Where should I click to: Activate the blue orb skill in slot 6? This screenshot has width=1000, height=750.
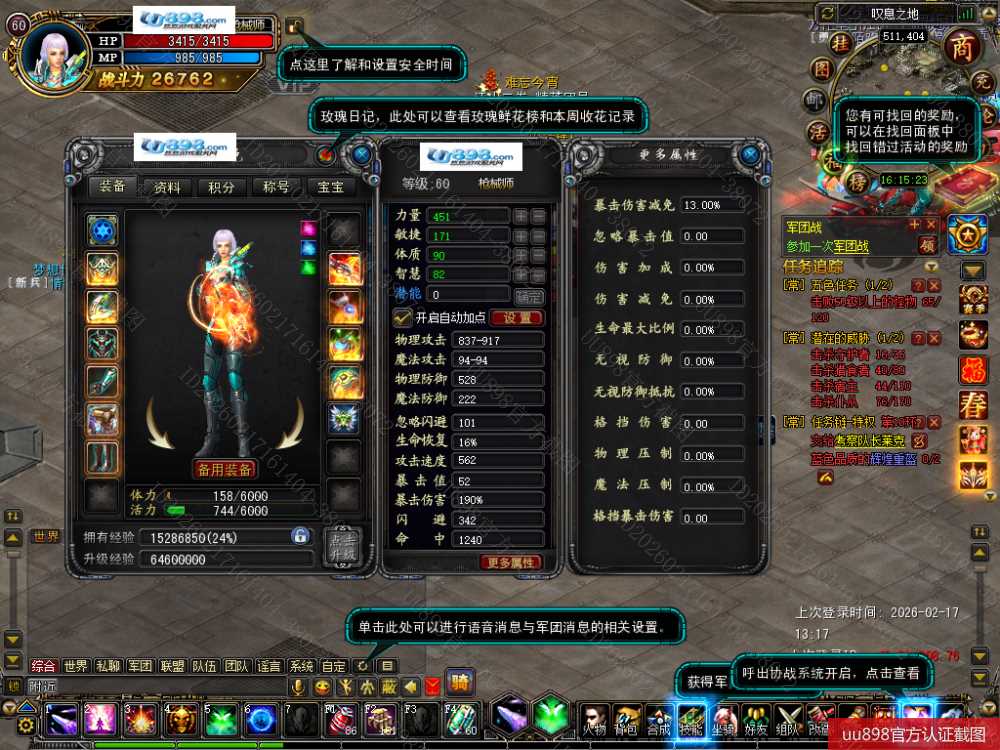(261, 720)
